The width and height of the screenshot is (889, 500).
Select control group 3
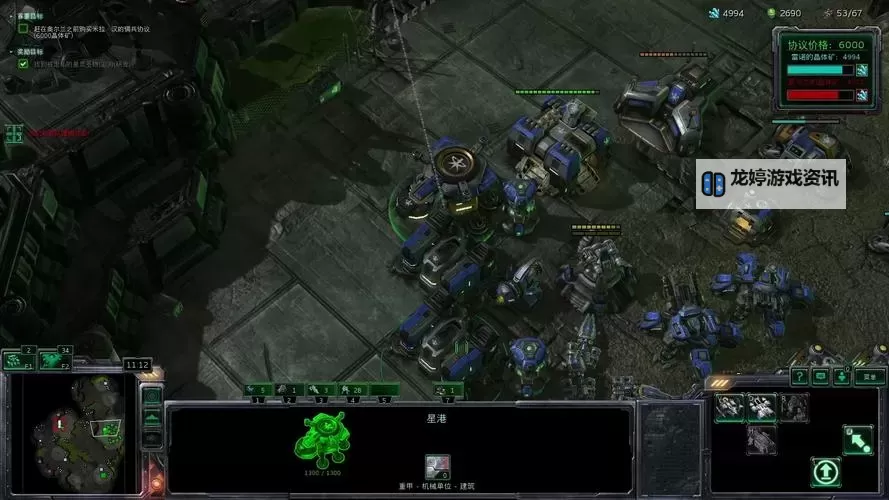(320, 389)
